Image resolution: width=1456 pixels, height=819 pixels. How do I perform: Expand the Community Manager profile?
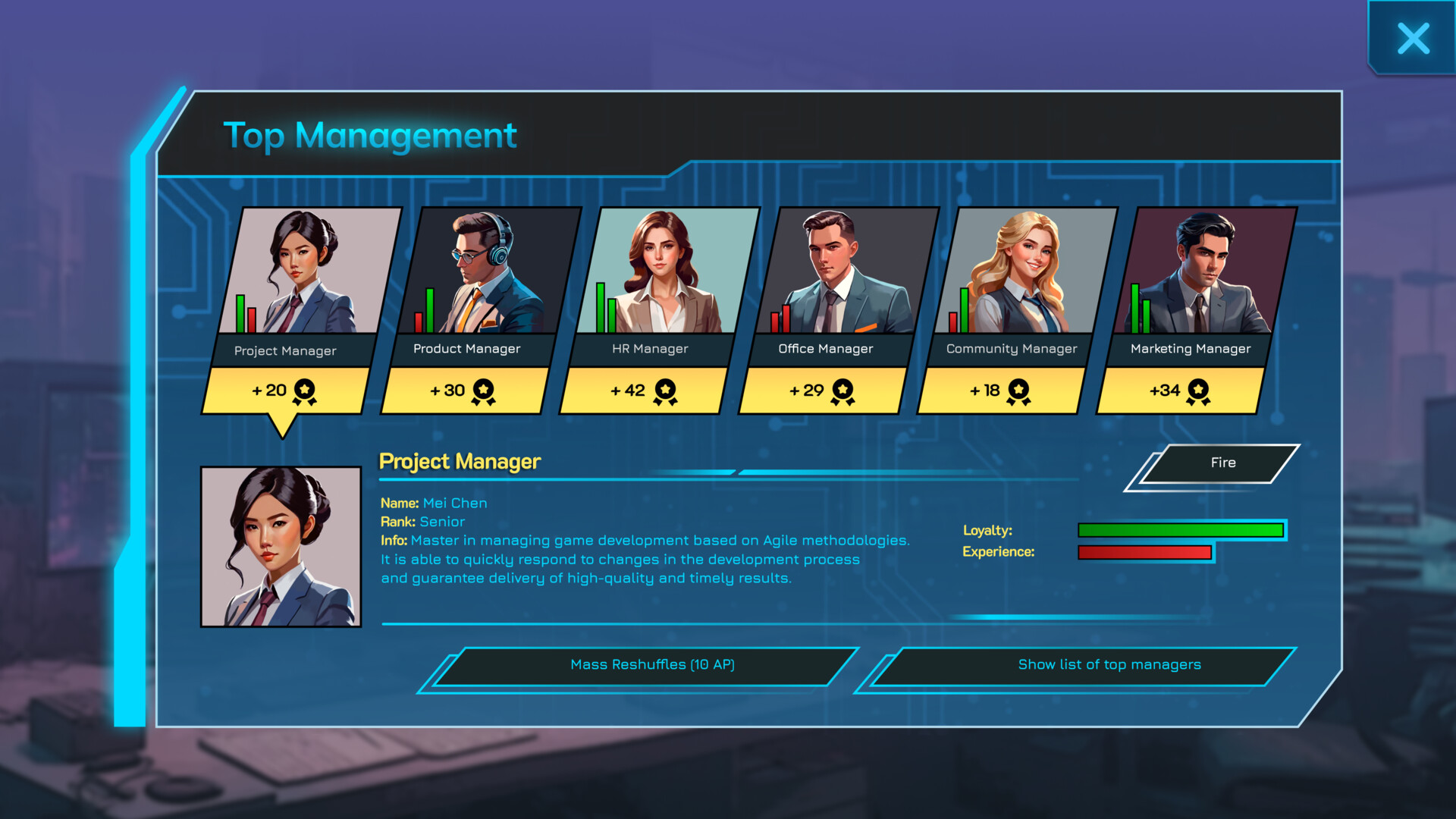tap(1016, 273)
